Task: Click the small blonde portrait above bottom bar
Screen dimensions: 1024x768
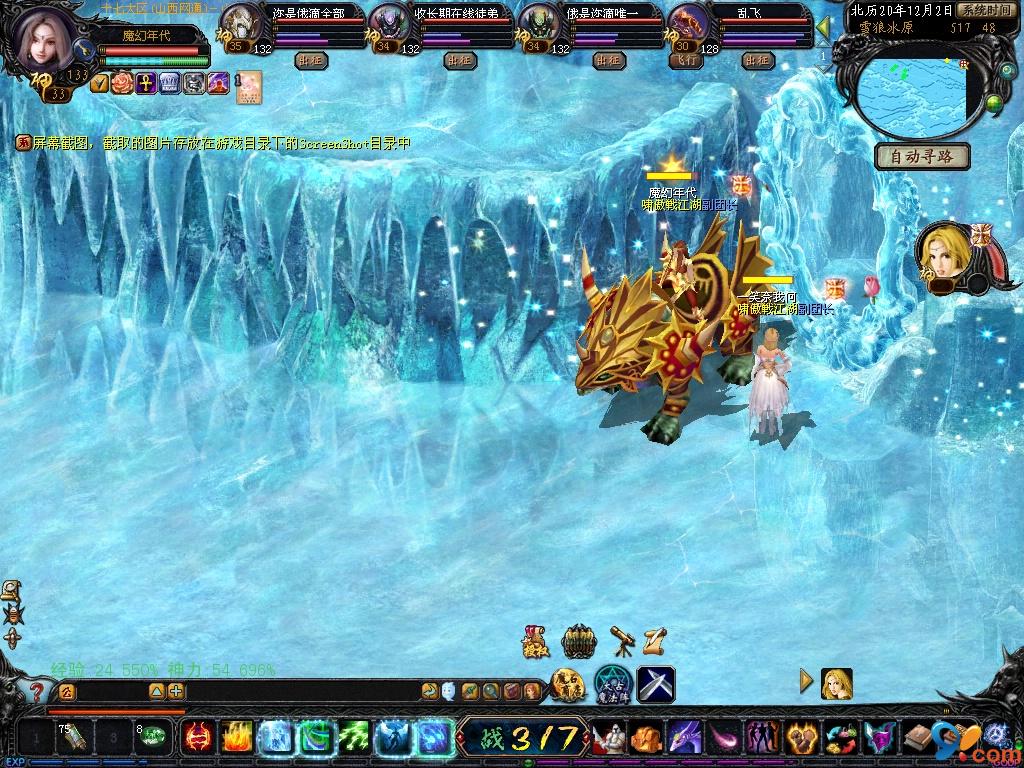Action: 836,683
